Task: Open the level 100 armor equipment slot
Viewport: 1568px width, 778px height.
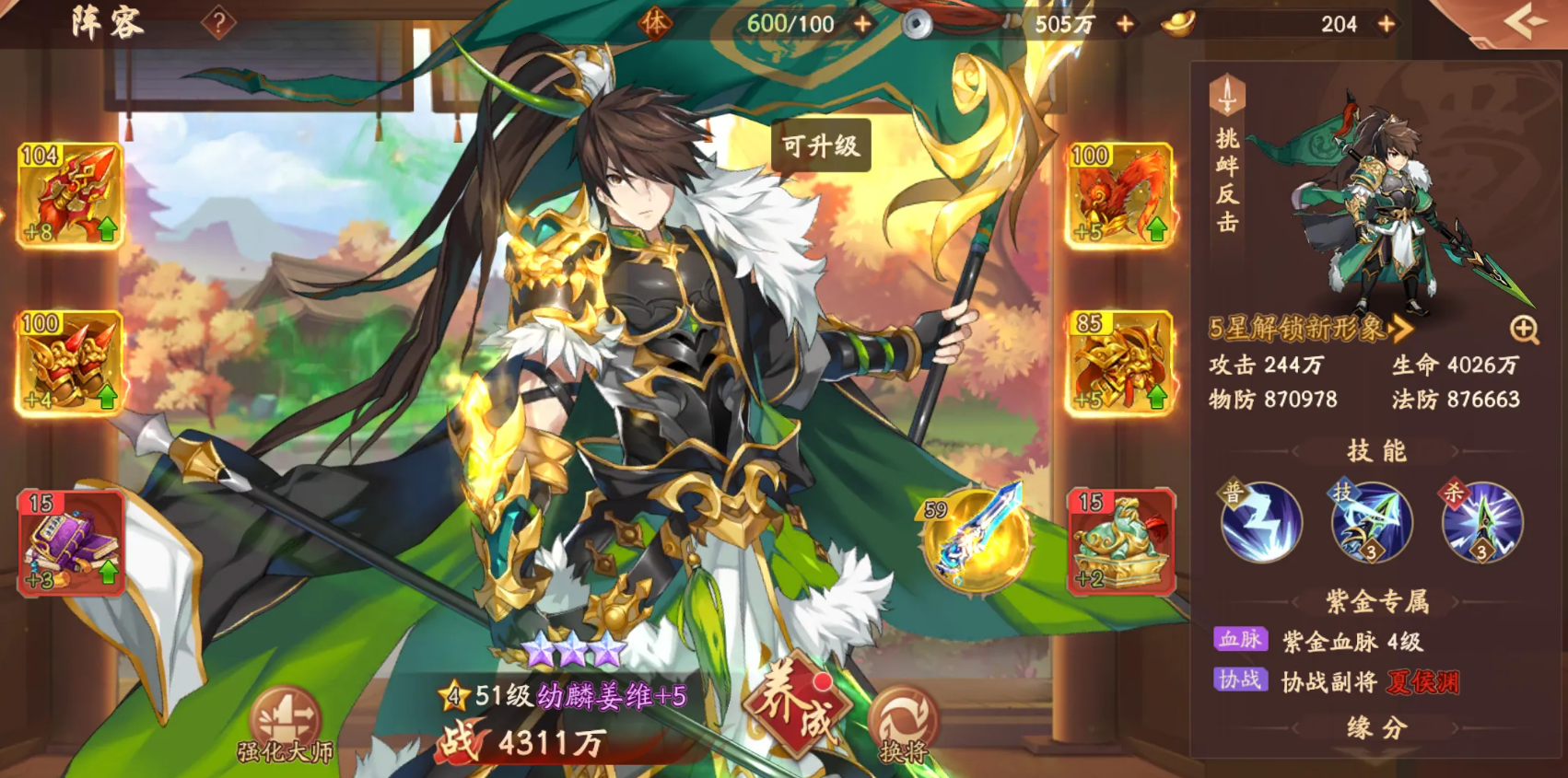Action: point(69,359)
